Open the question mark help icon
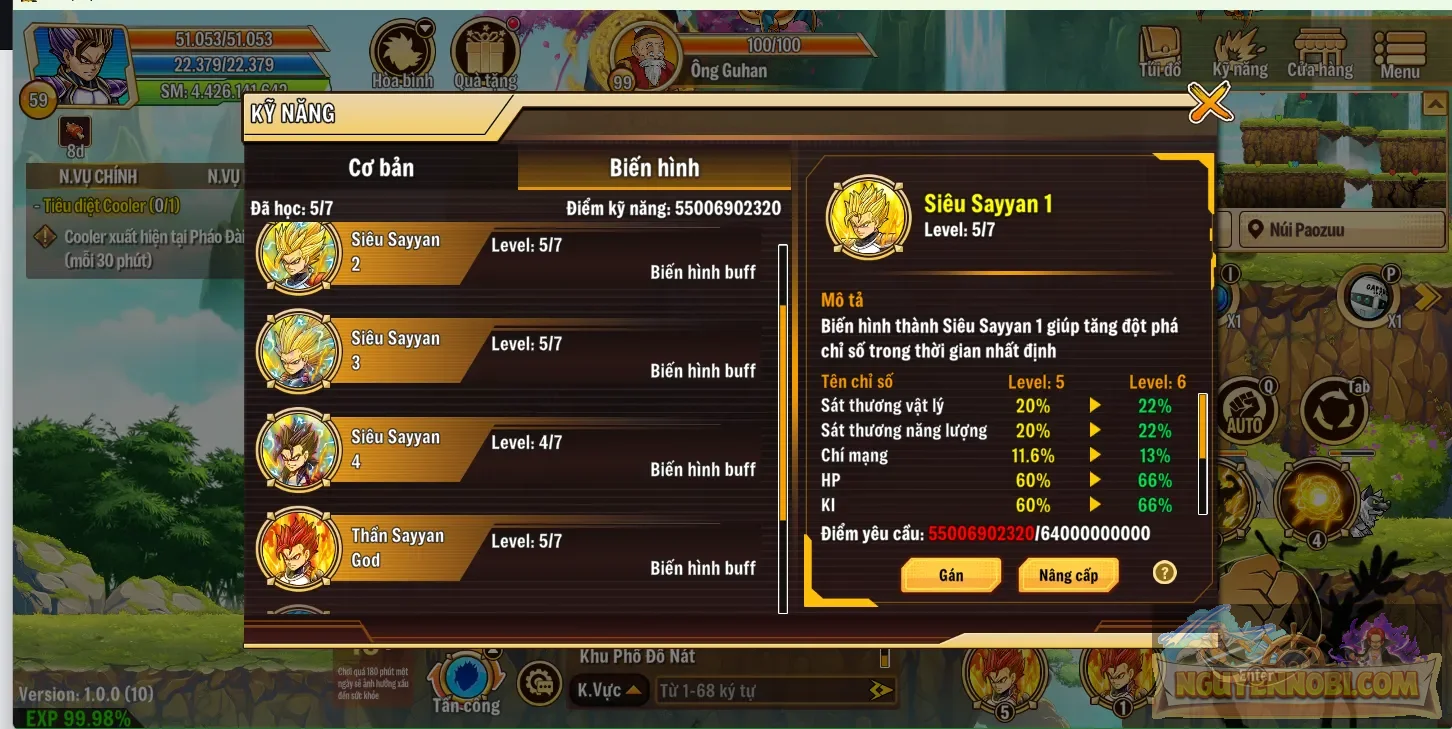Image resolution: width=1452 pixels, height=729 pixels. 1164,573
